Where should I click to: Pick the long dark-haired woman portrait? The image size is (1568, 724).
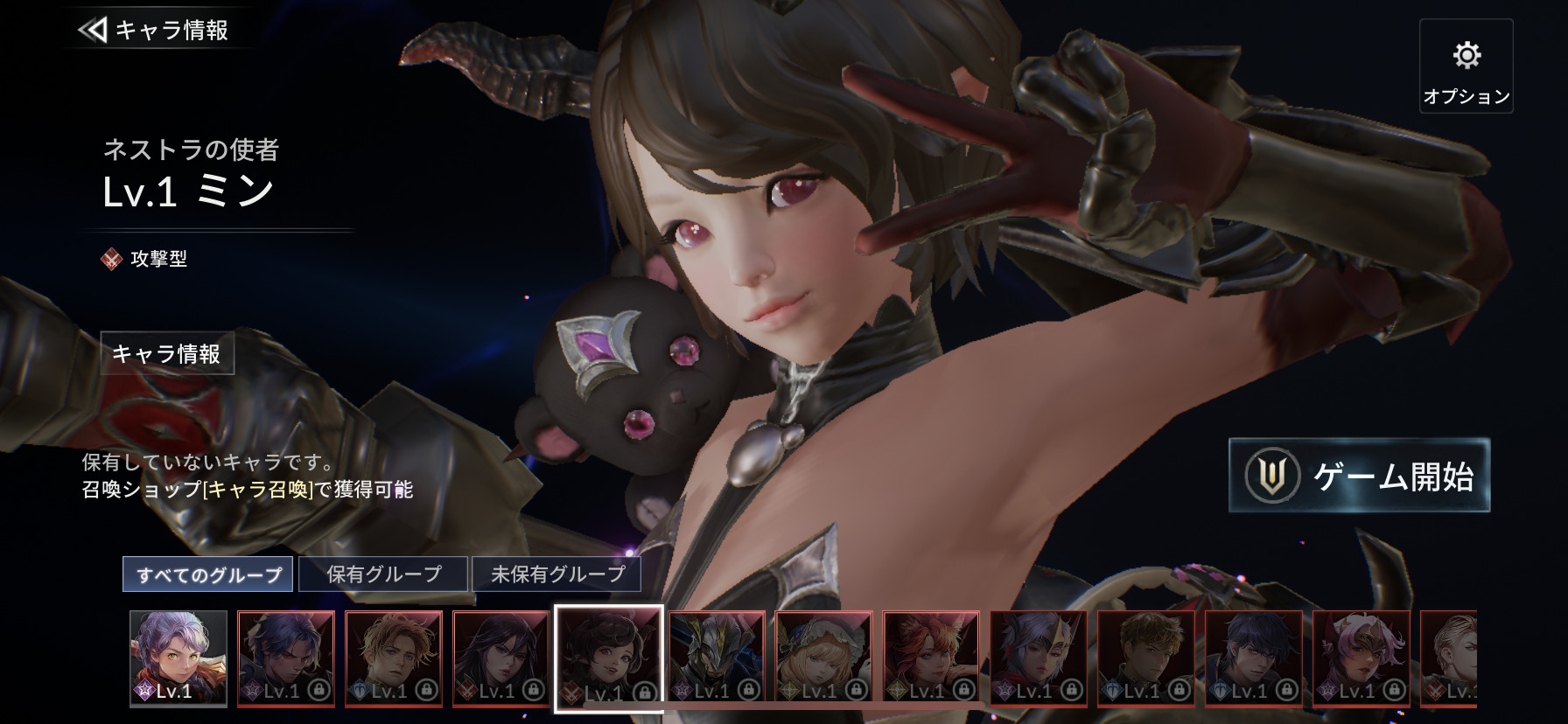[x=501, y=658]
